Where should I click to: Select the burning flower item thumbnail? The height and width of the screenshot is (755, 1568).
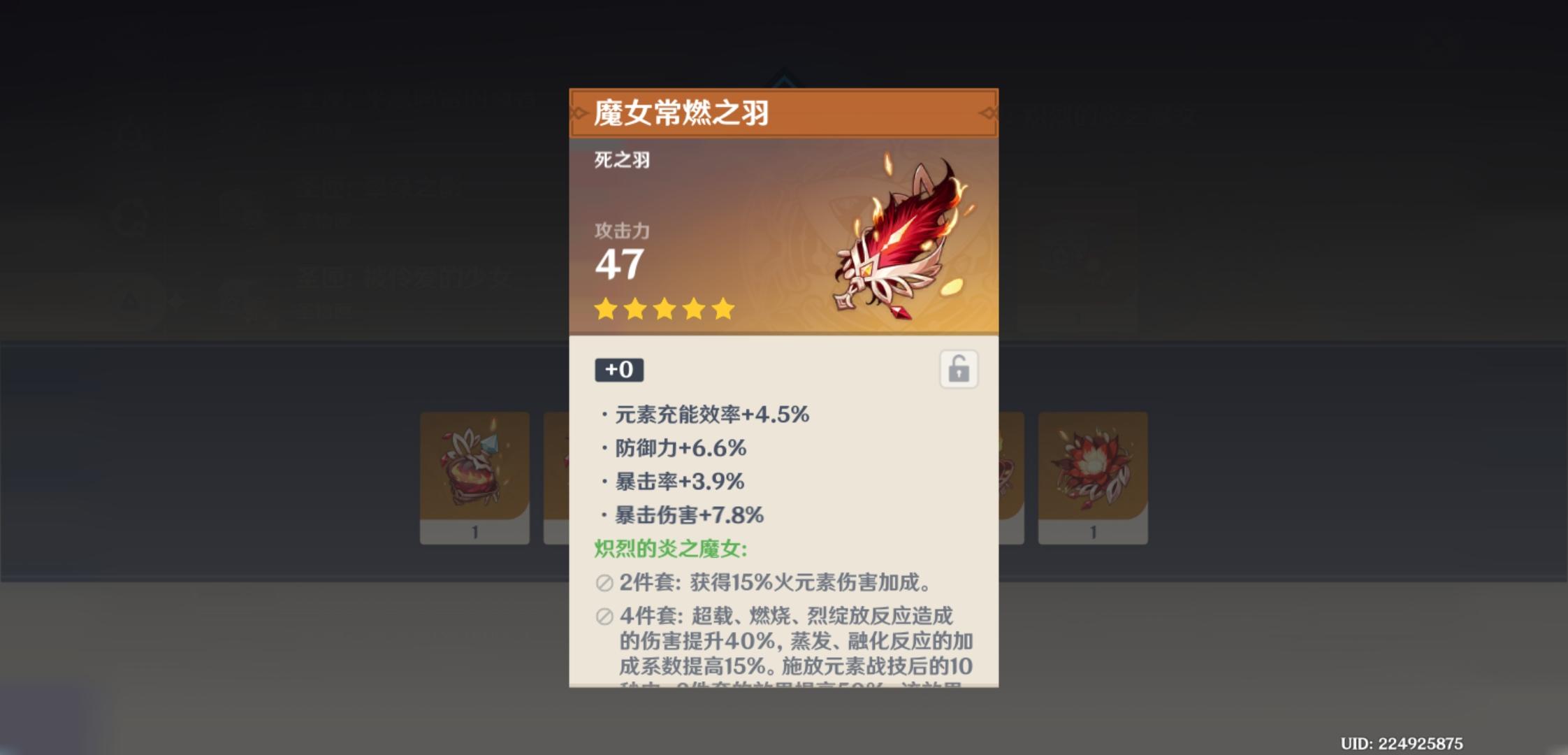(1092, 468)
